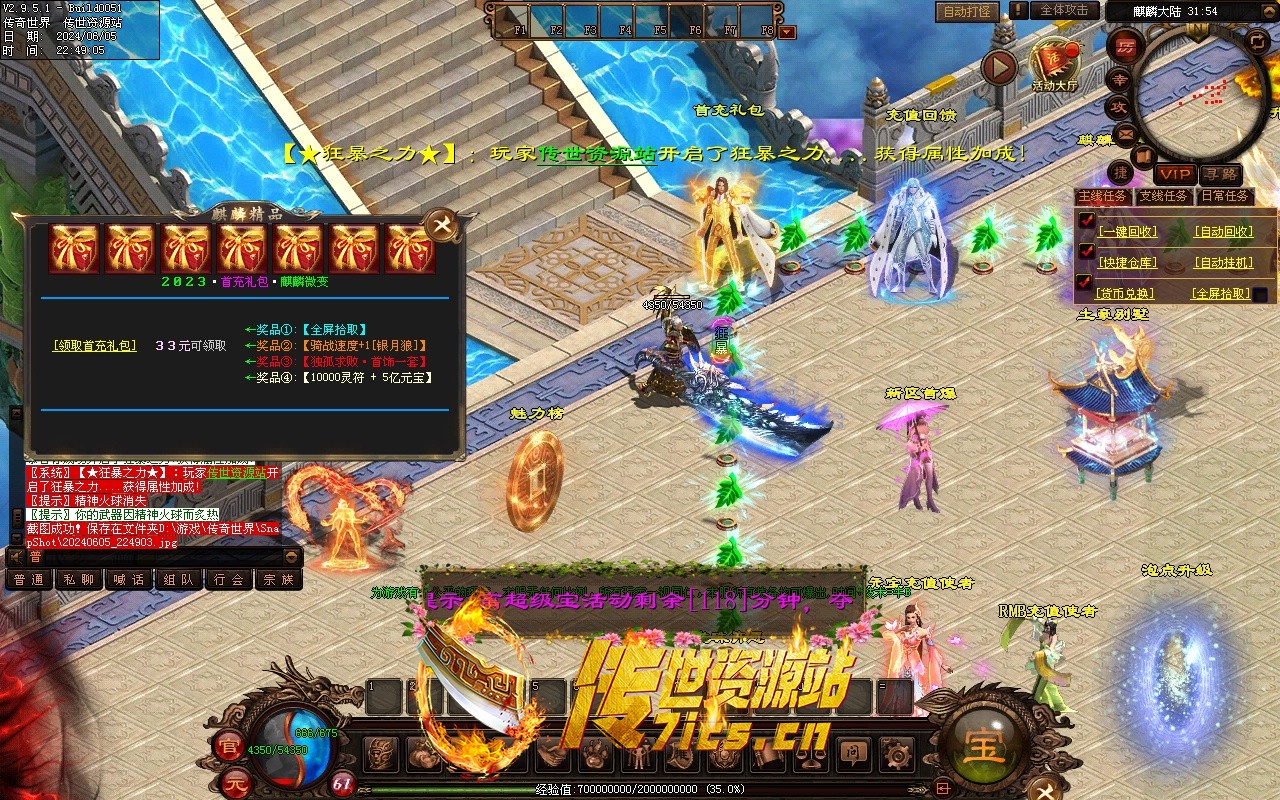Switch attack mode via 全体攻击 button
This screenshot has height=800, width=1280.
[x=1064, y=10]
